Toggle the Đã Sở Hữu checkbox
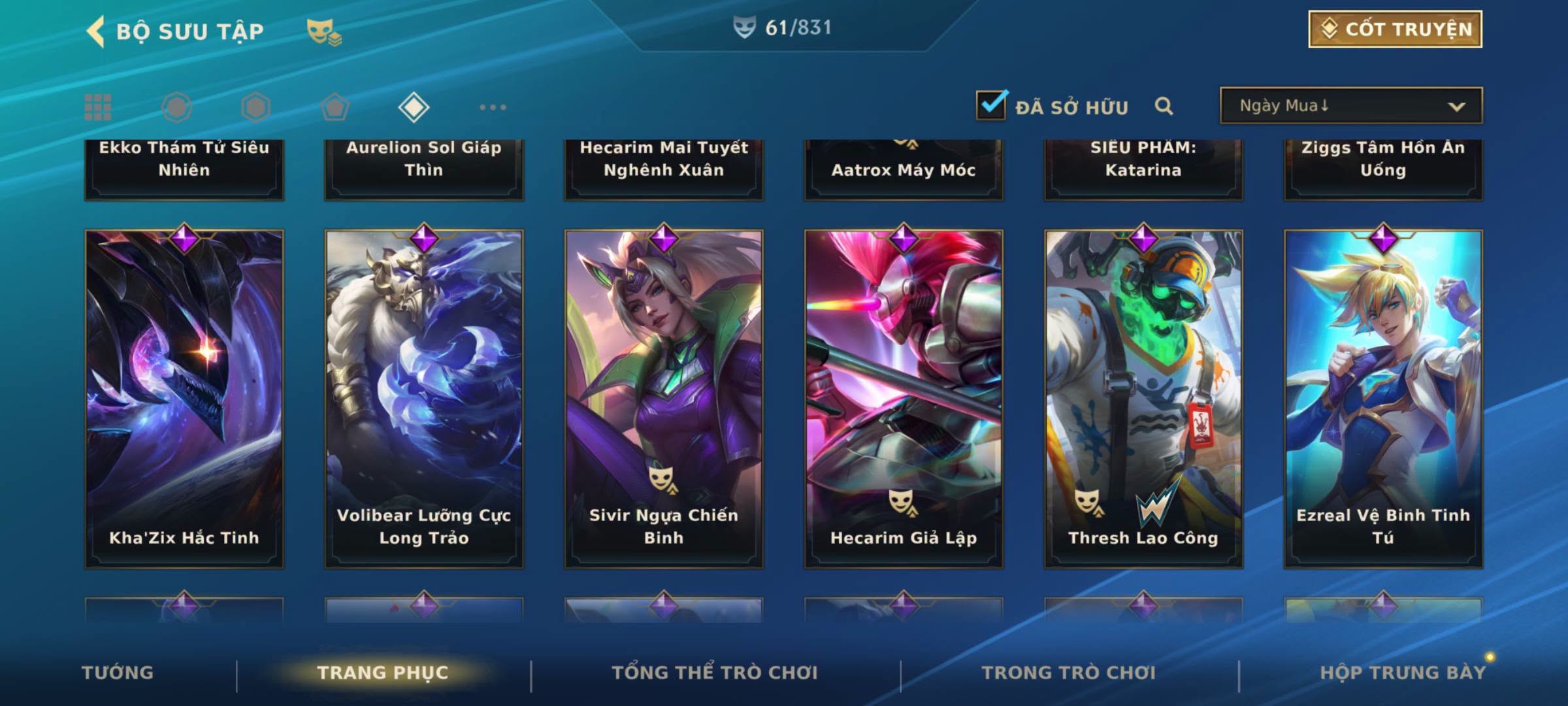The width and height of the screenshot is (1568, 706). [x=991, y=106]
